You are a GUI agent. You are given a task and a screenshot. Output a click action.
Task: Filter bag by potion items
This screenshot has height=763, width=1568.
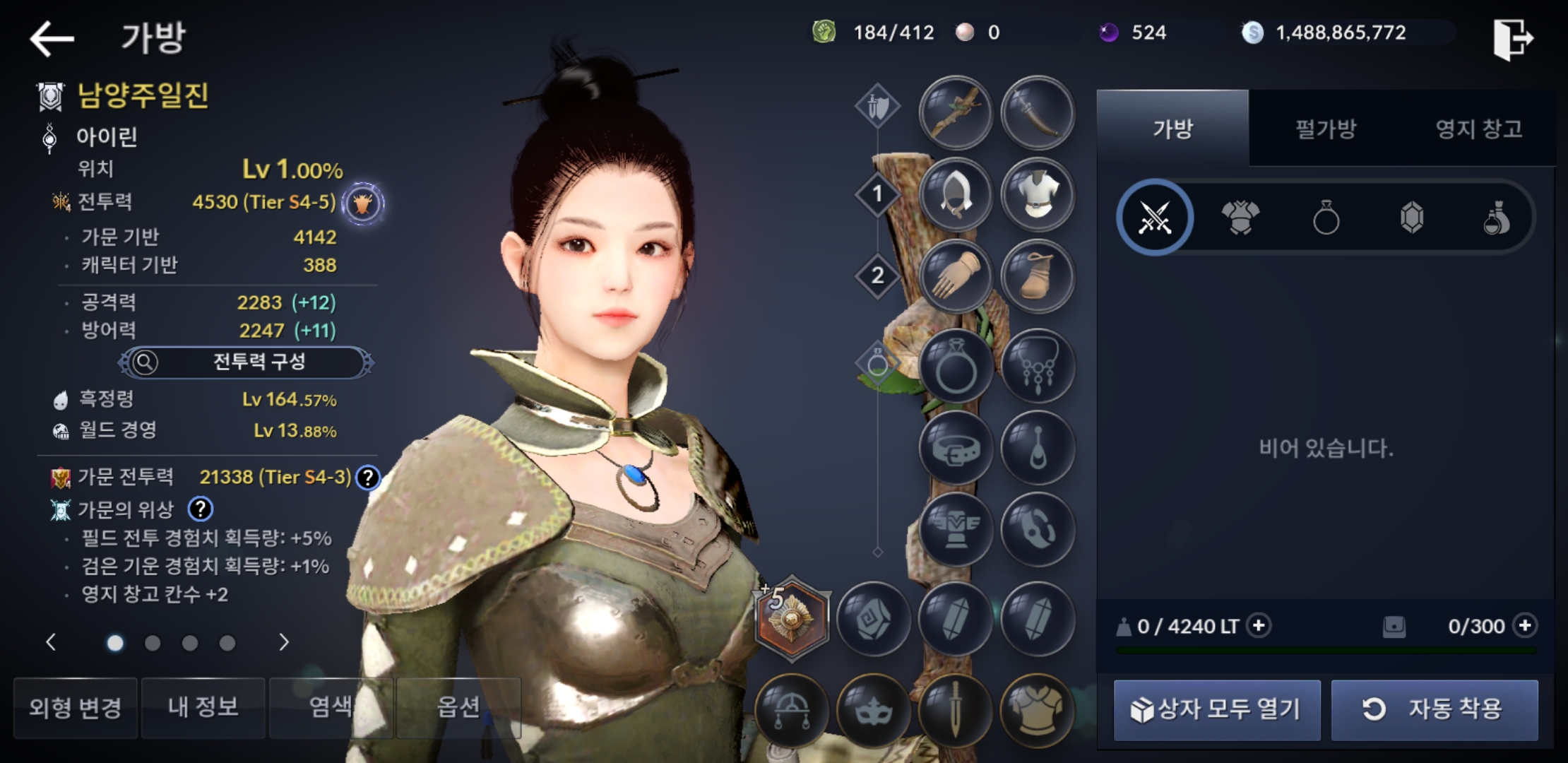[1496, 218]
